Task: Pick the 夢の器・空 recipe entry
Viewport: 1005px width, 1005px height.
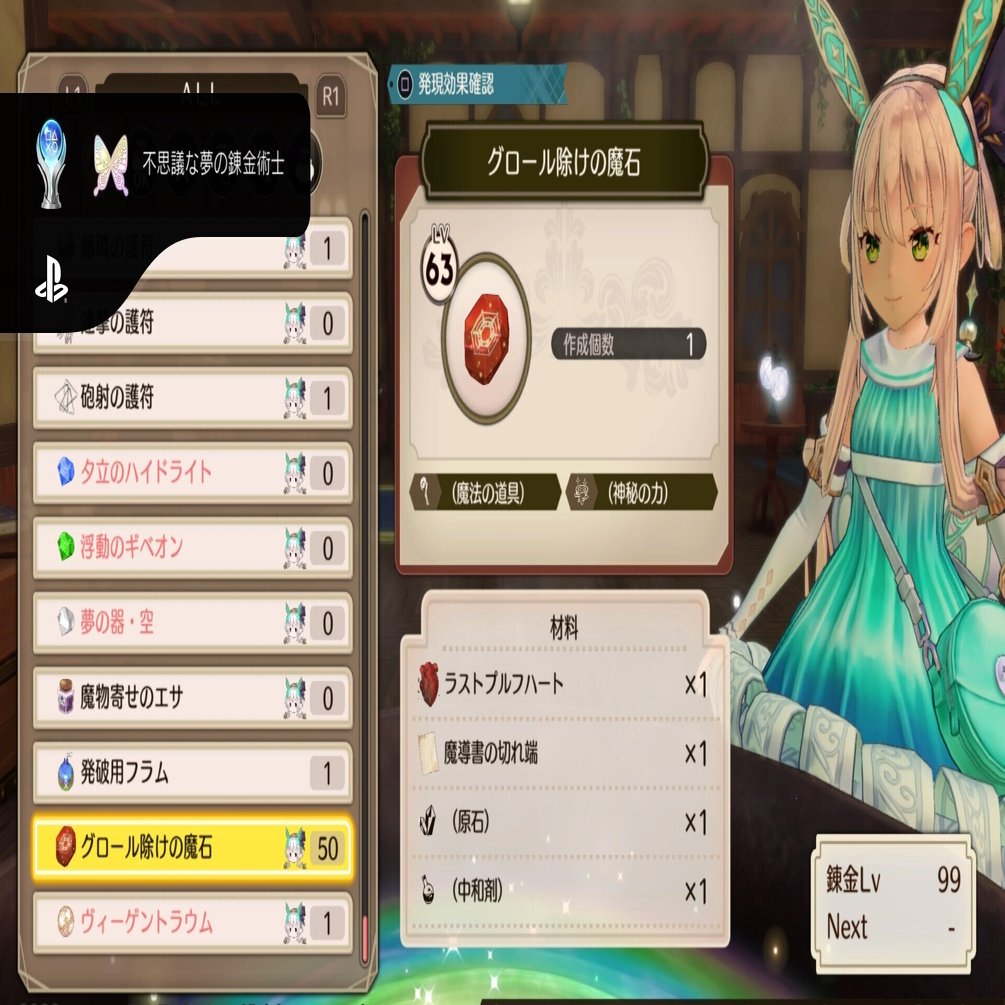Action: 192,623
